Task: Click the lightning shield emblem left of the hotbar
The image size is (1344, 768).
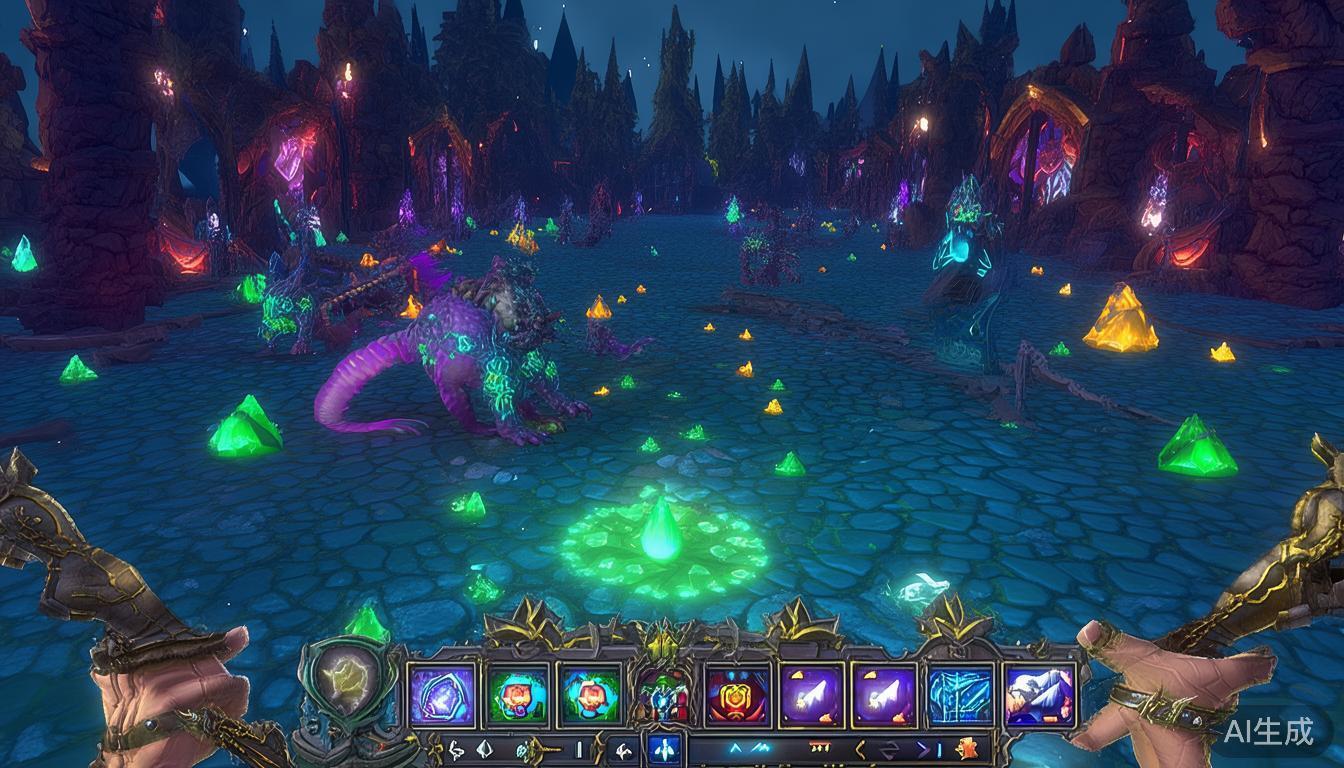Action: point(345,682)
